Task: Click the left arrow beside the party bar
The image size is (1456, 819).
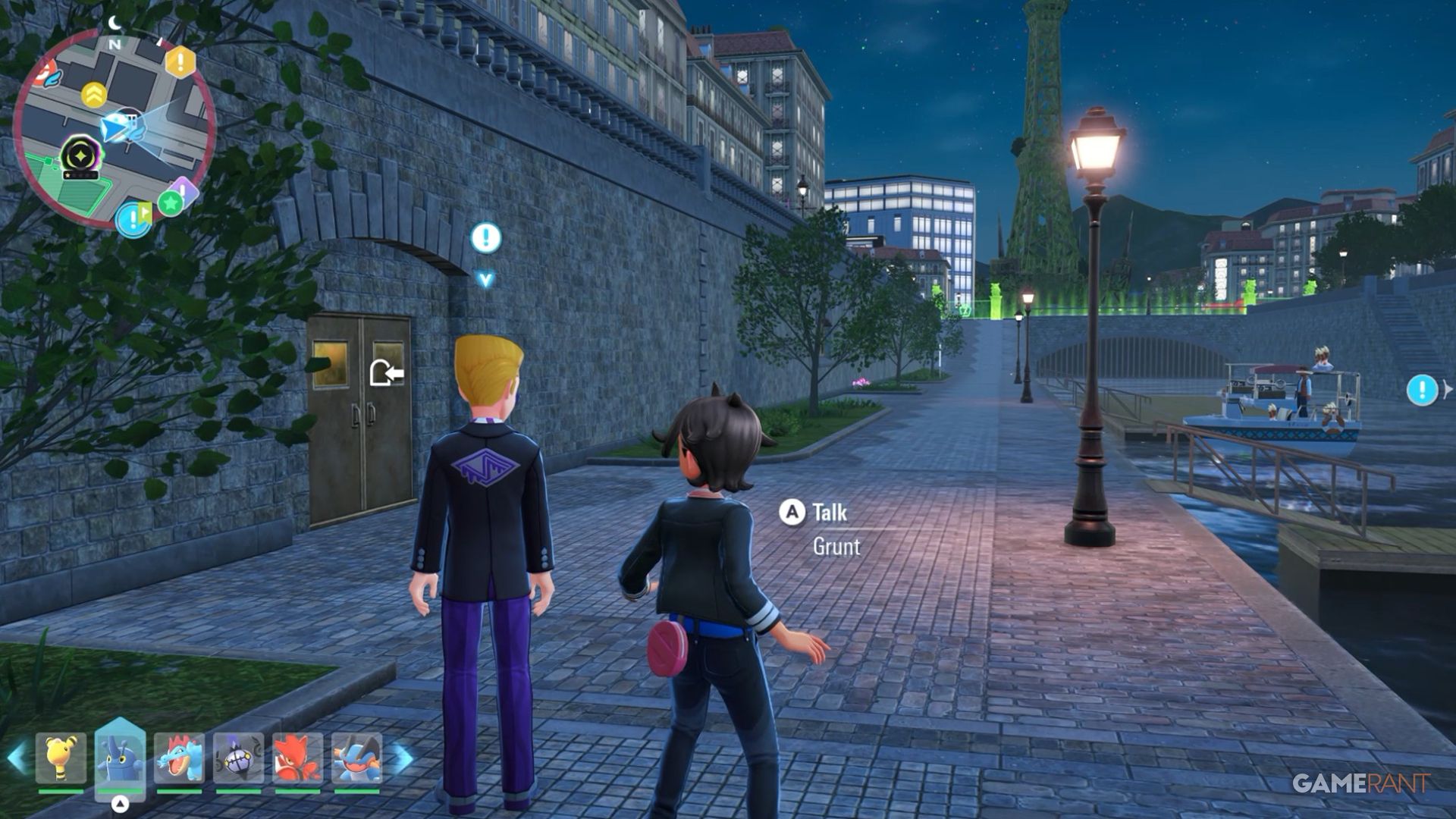Action: [x=17, y=758]
